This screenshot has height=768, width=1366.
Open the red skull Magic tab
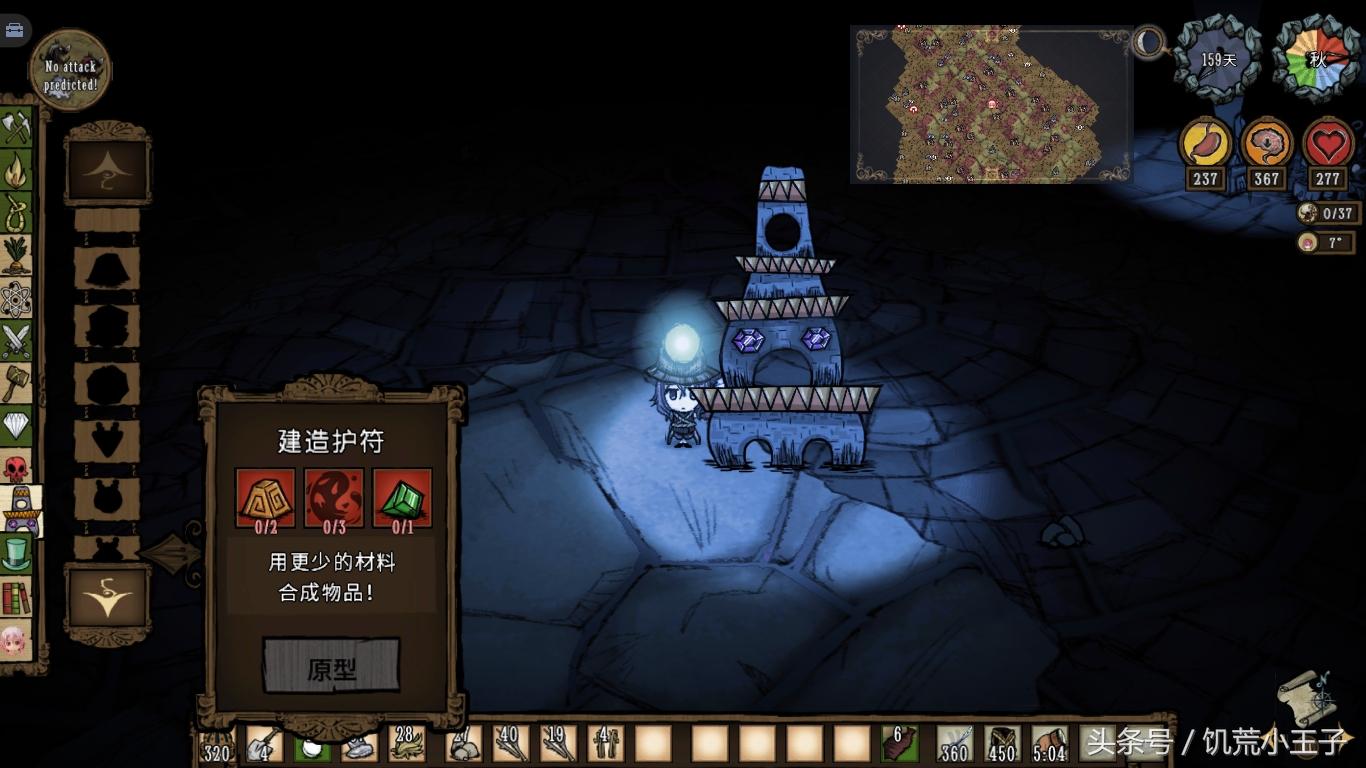tap(16, 468)
